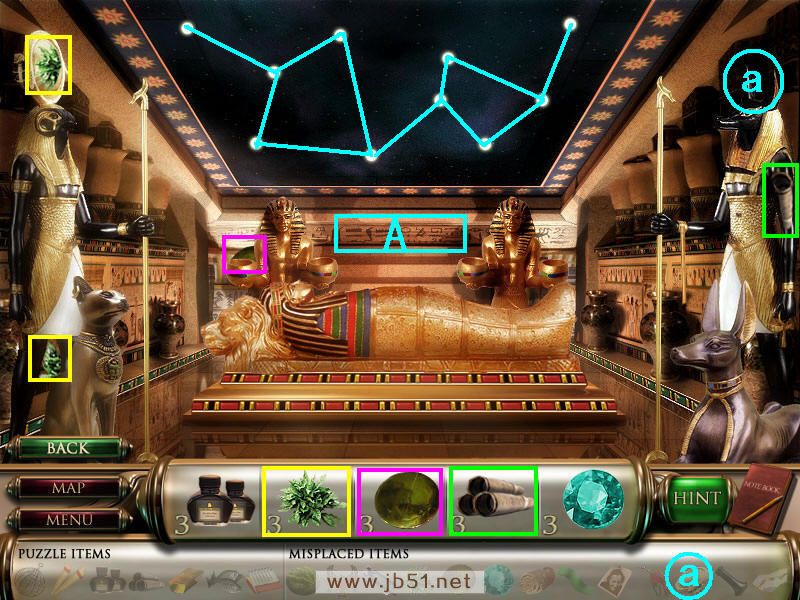This screenshot has height=600, width=800.
Task: Choose the yellow-green round stone item
Action: (398, 500)
